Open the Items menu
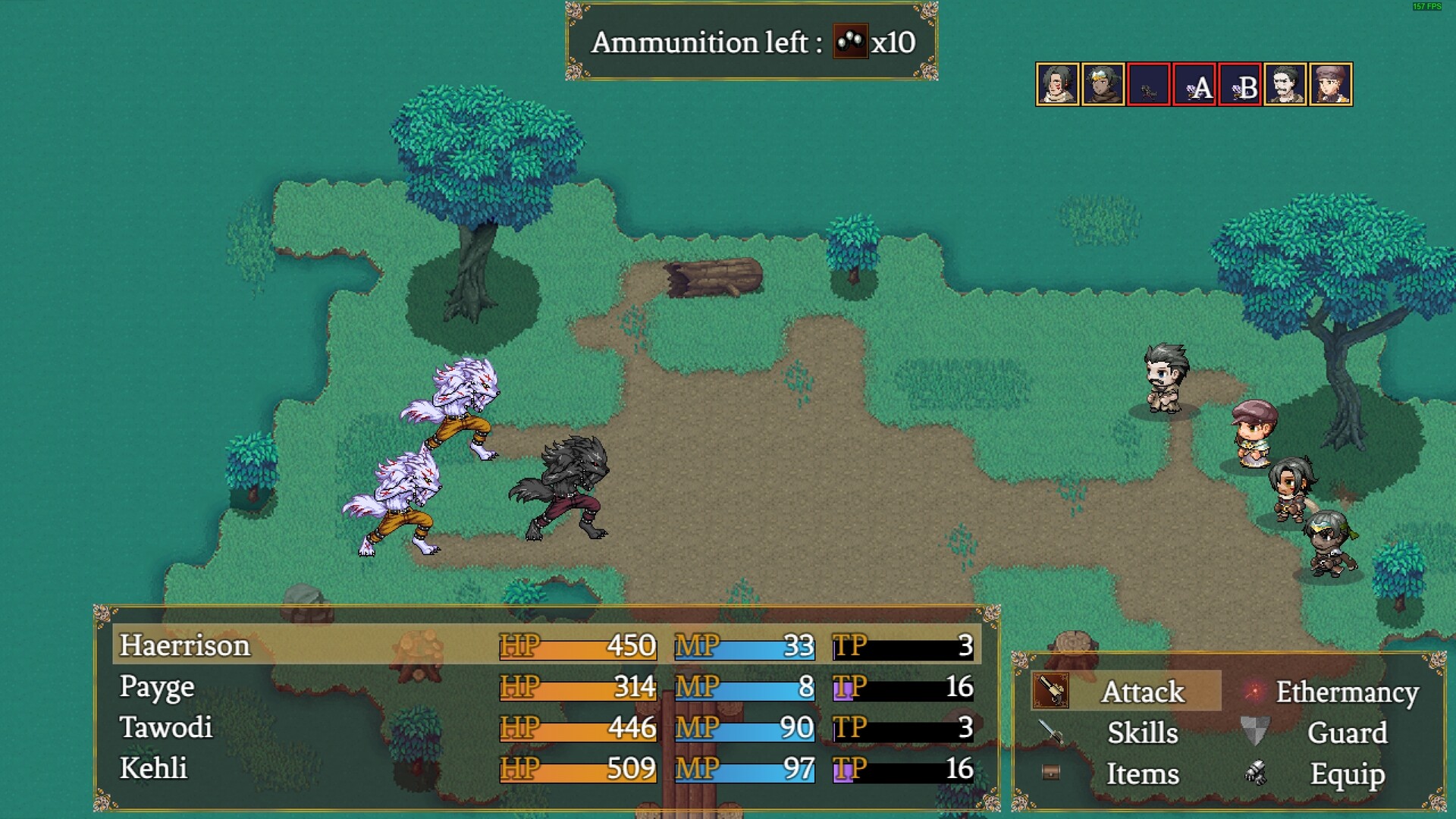This screenshot has height=819, width=1456. tap(1142, 773)
